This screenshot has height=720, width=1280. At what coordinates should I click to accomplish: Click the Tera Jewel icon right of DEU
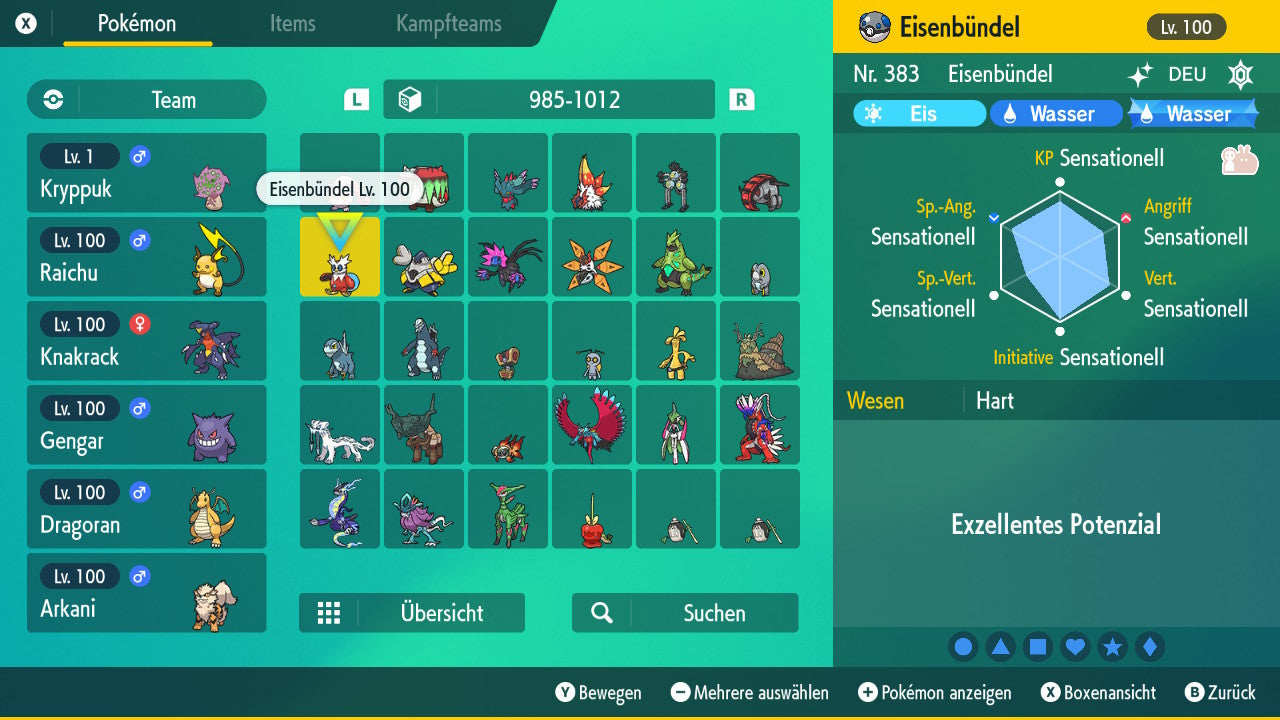point(1240,74)
